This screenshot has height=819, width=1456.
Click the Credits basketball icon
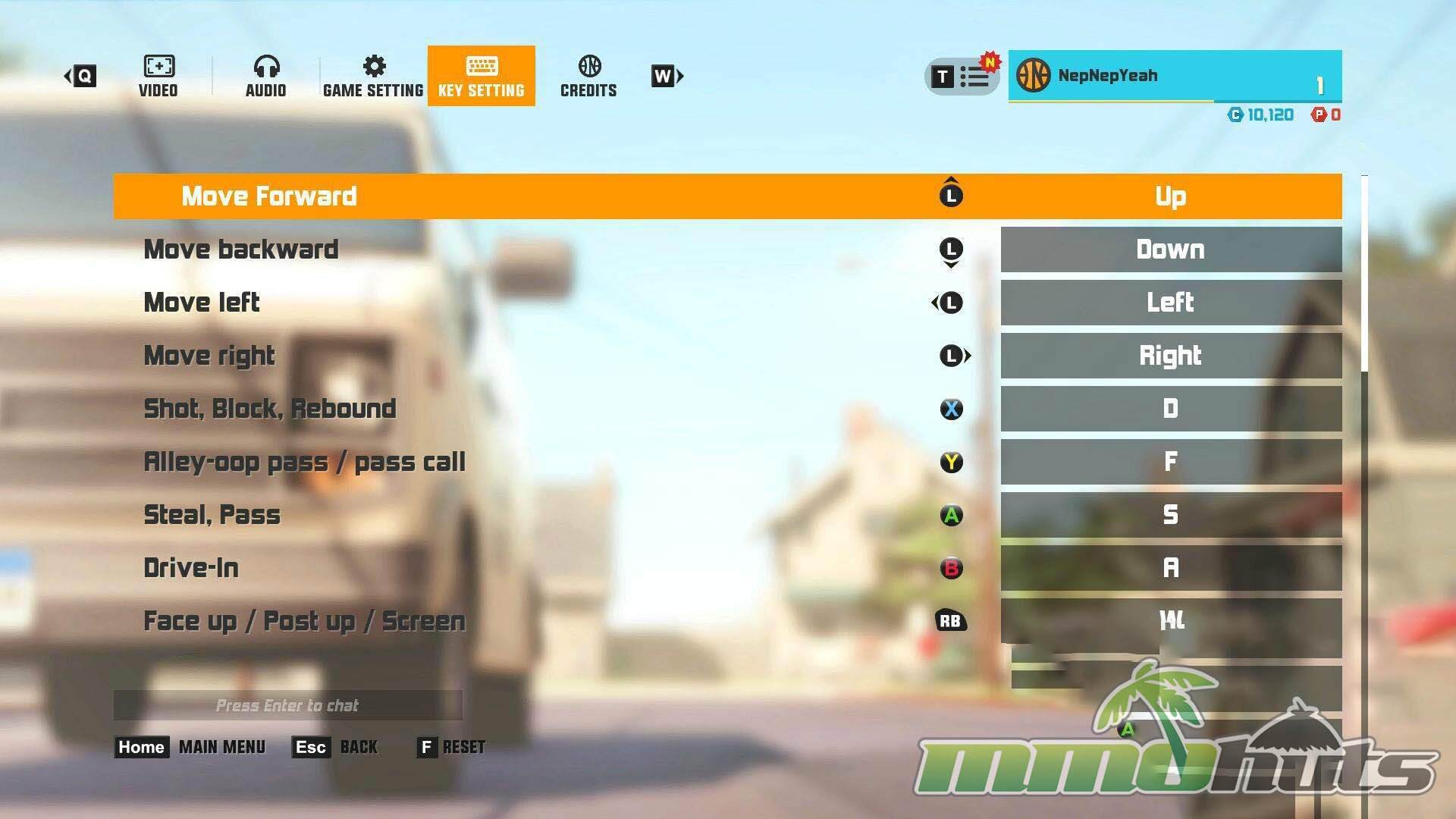tap(588, 67)
